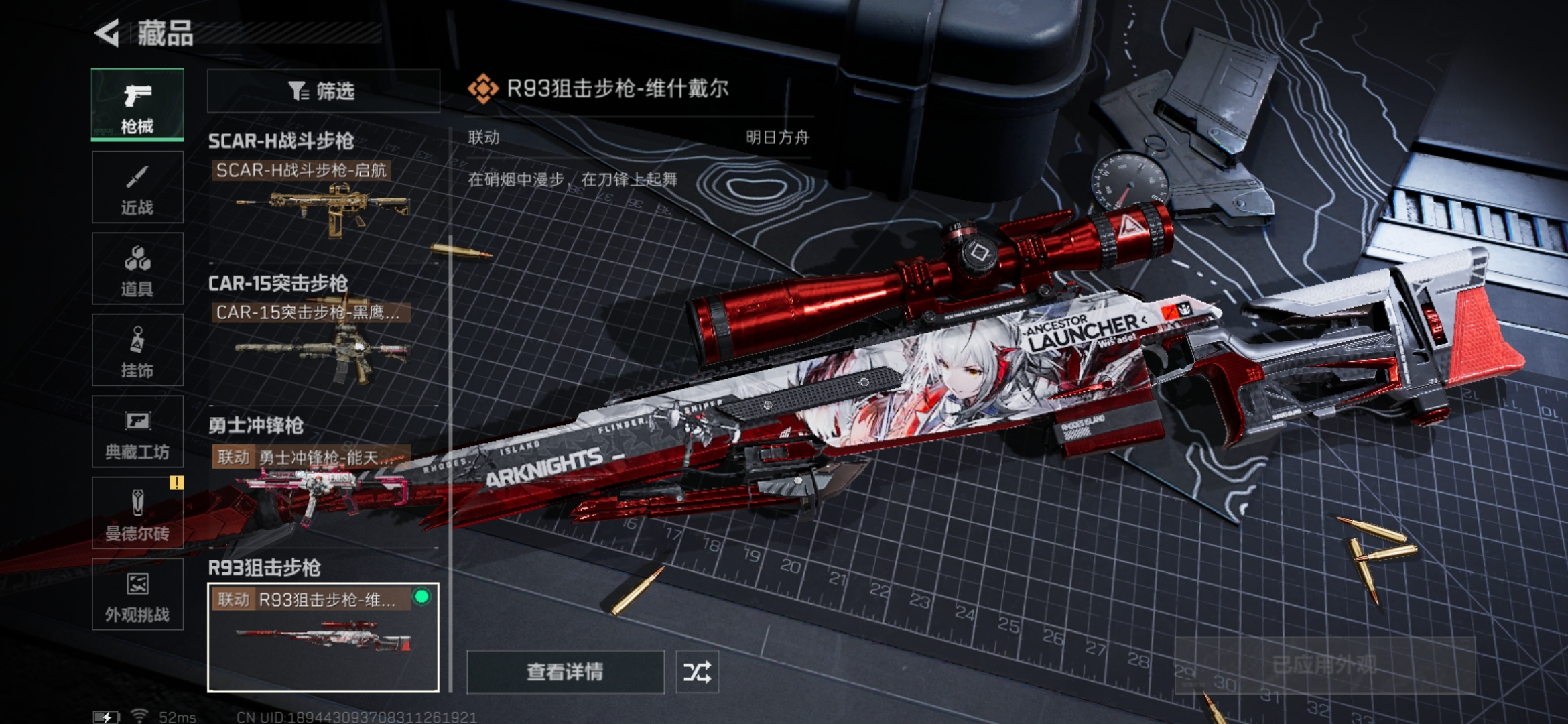
Task: Open the 筛选 filter button
Action: [323, 90]
